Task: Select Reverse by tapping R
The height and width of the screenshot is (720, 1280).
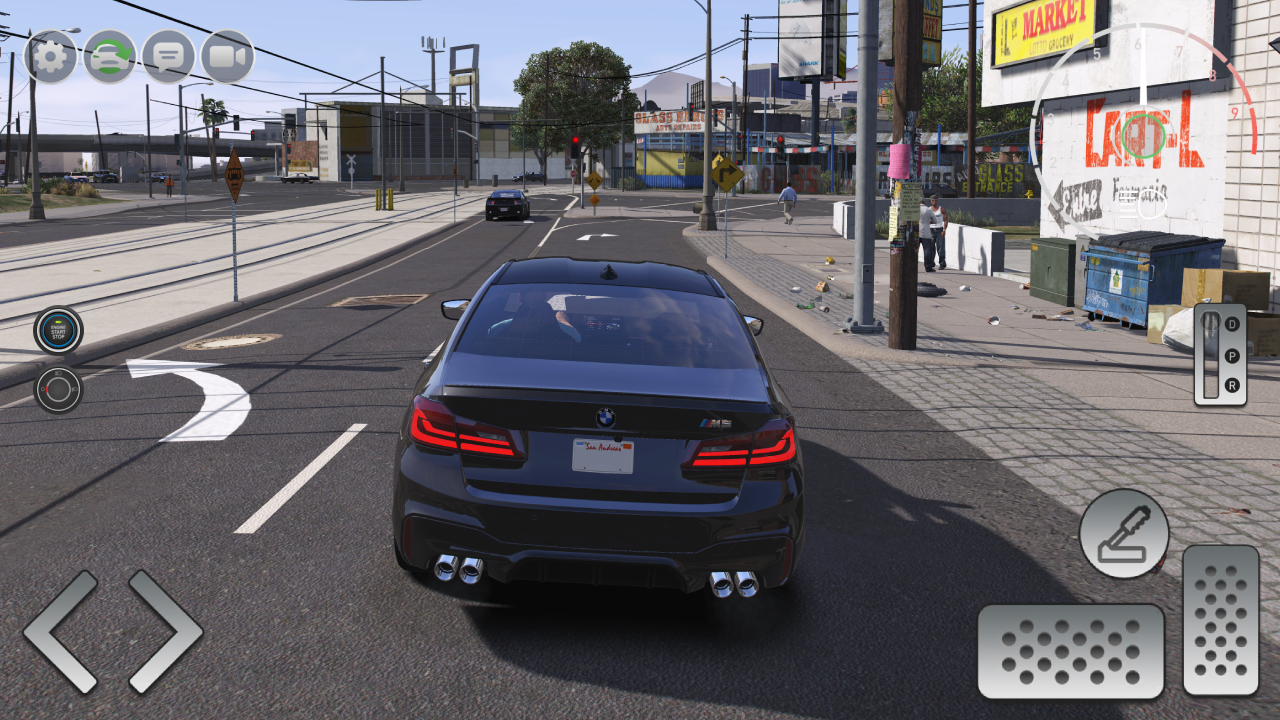Action: pyautogui.click(x=1232, y=384)
